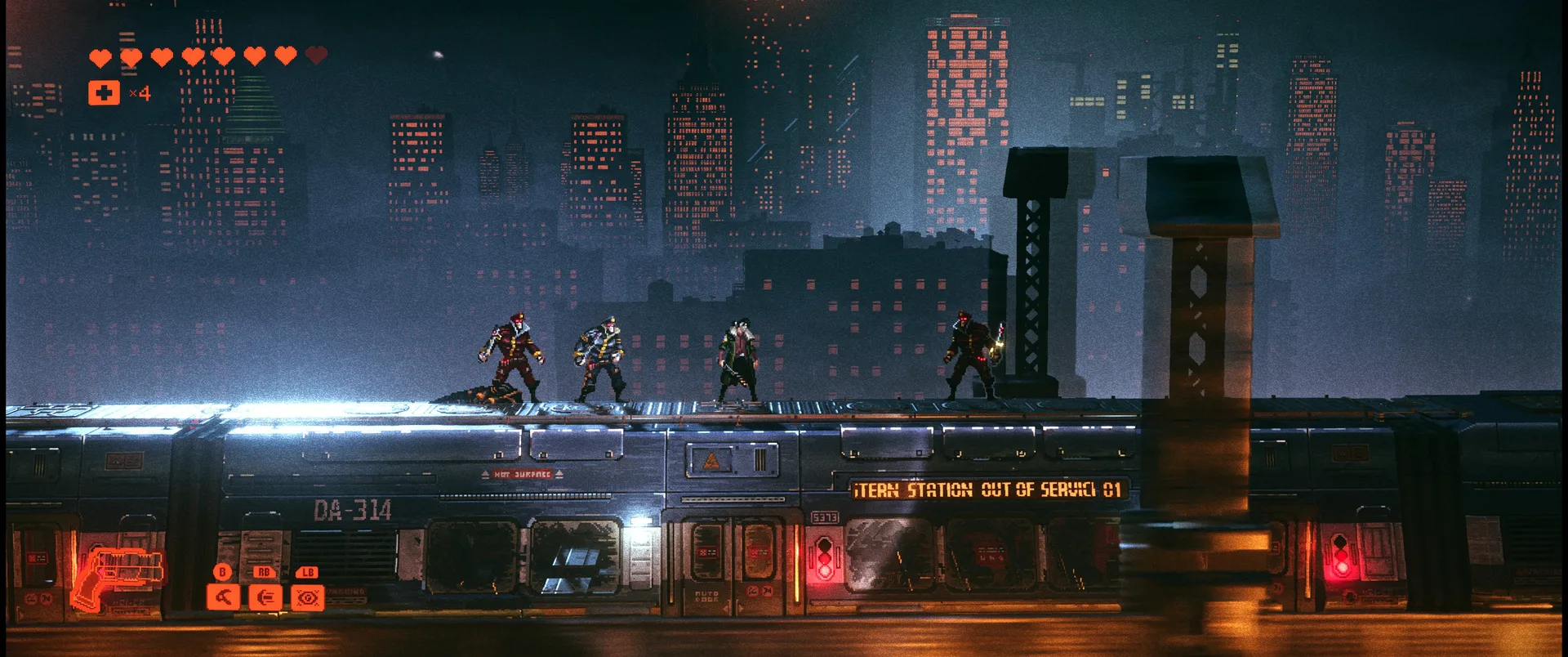Use the medkit healing item icon
This screenshot has height=657, width=1568.
click(104, 93)
